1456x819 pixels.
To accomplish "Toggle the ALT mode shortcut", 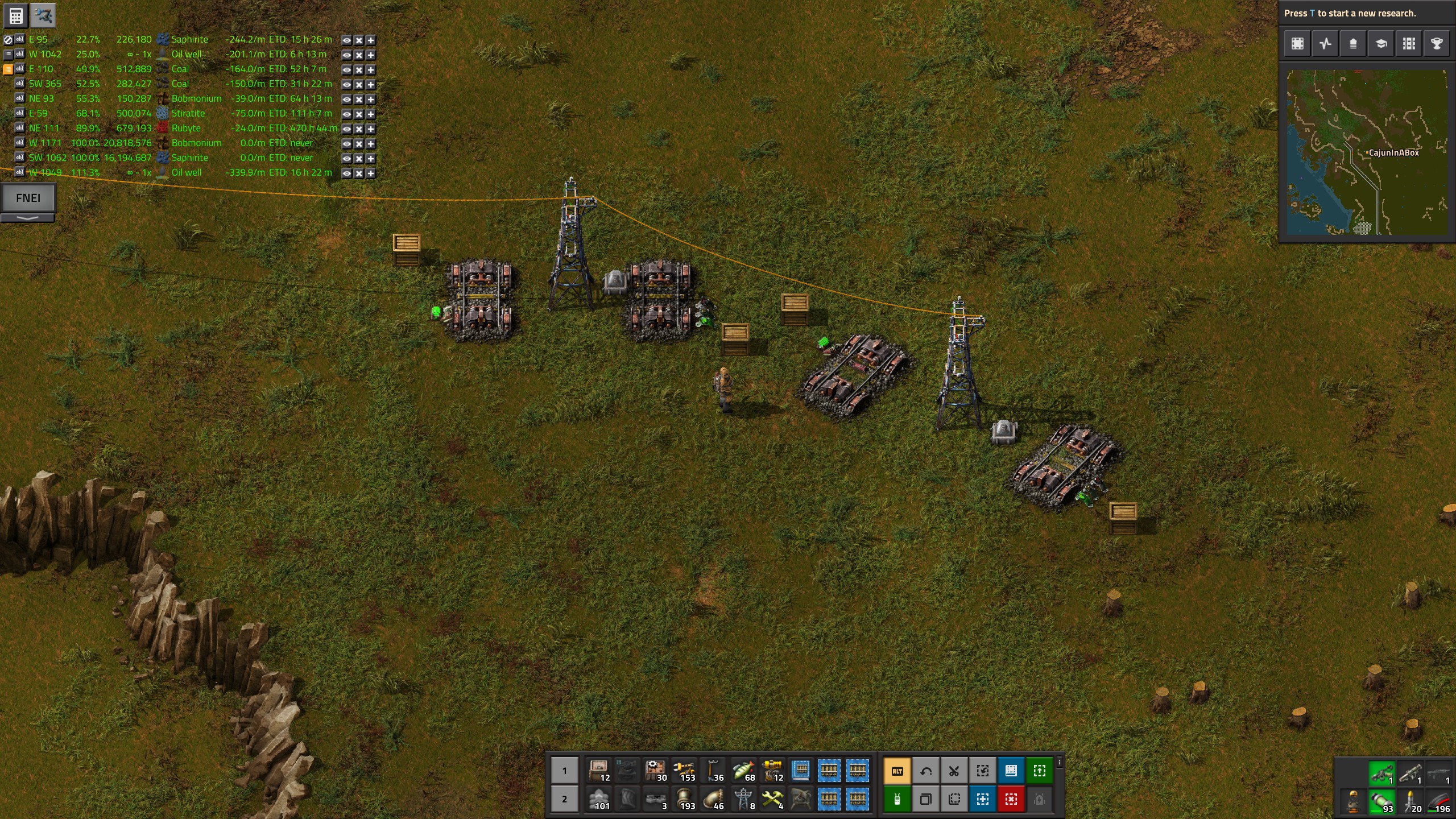I will pyautogui.click(x=897, y=771).
